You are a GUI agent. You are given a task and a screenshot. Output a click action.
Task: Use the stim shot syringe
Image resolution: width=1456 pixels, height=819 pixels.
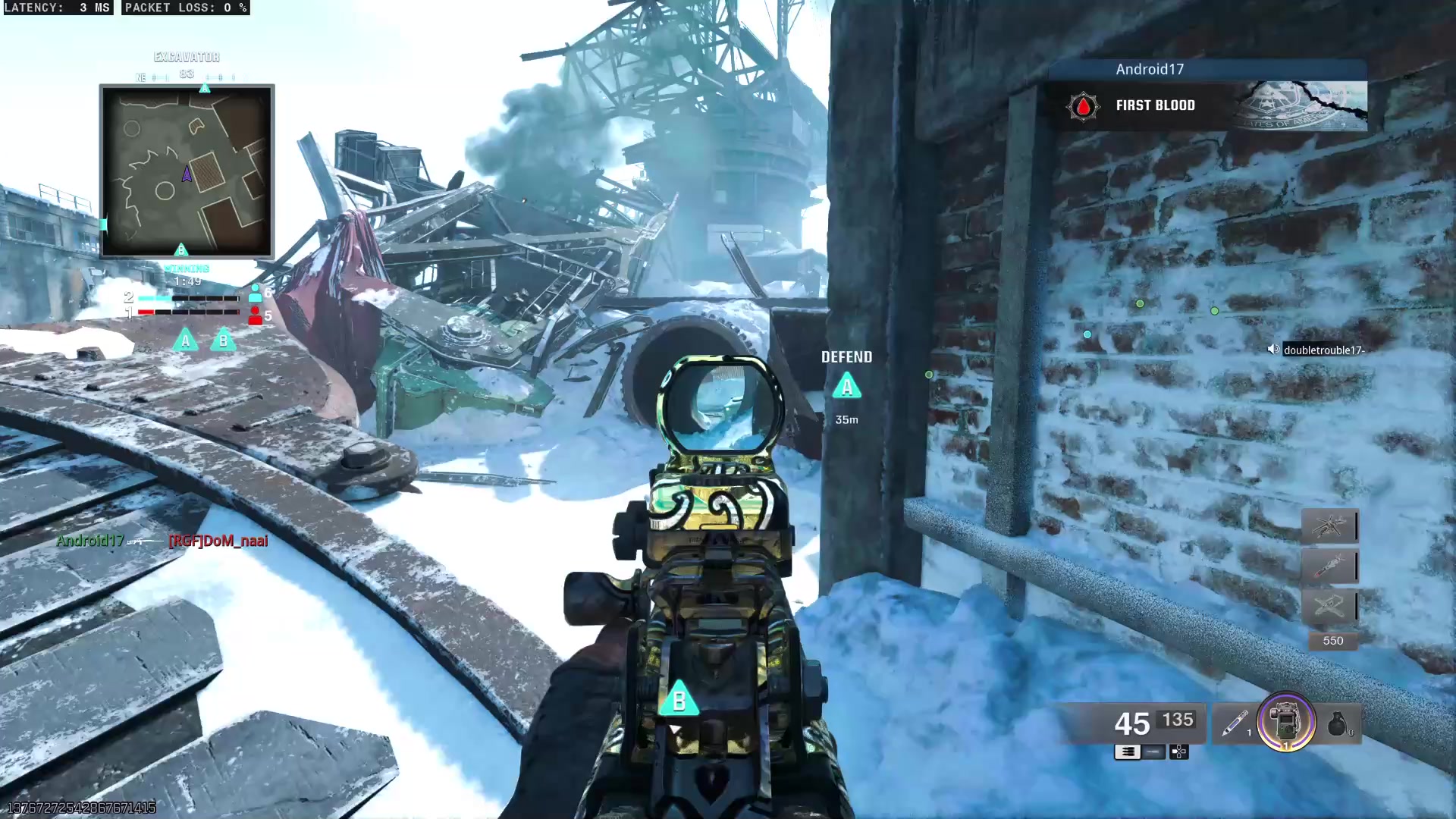[x=1235, y=723]
